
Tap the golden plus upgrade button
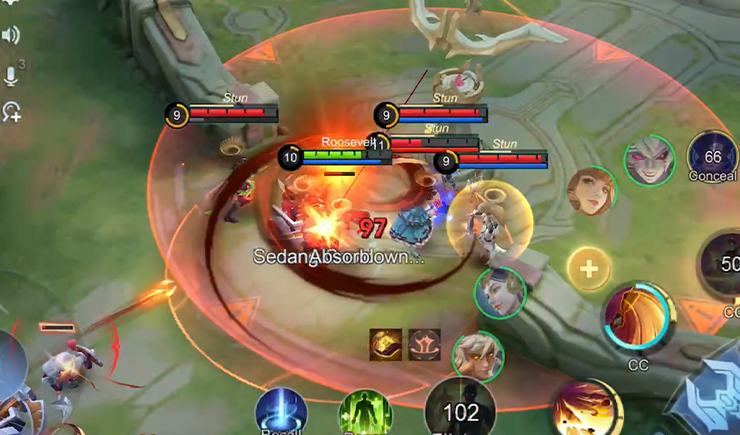(x=590, y=269)
